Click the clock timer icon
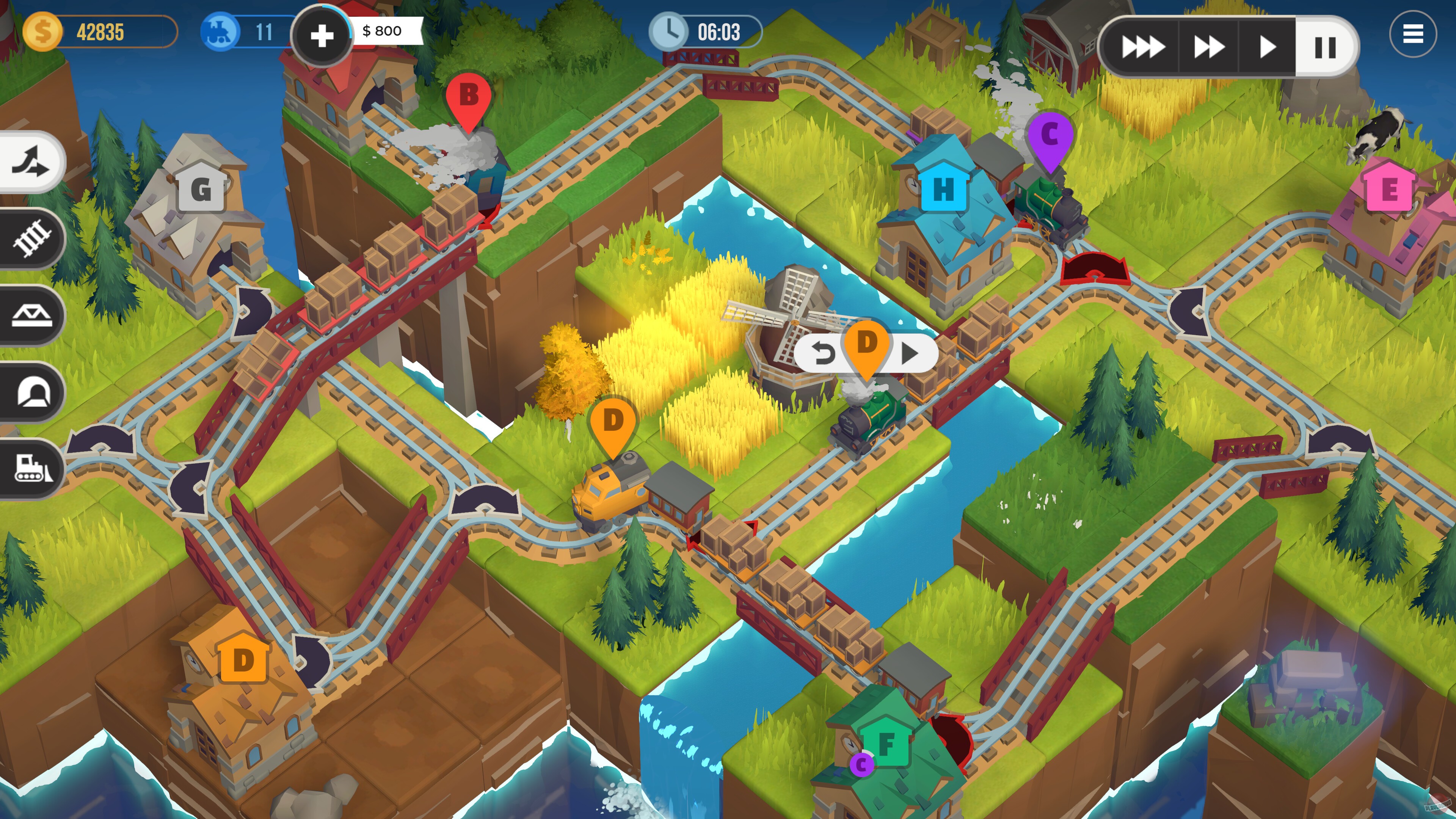The width and height of the screenshot is (1456, 819). pyautogui.click(x=670, y=32)
